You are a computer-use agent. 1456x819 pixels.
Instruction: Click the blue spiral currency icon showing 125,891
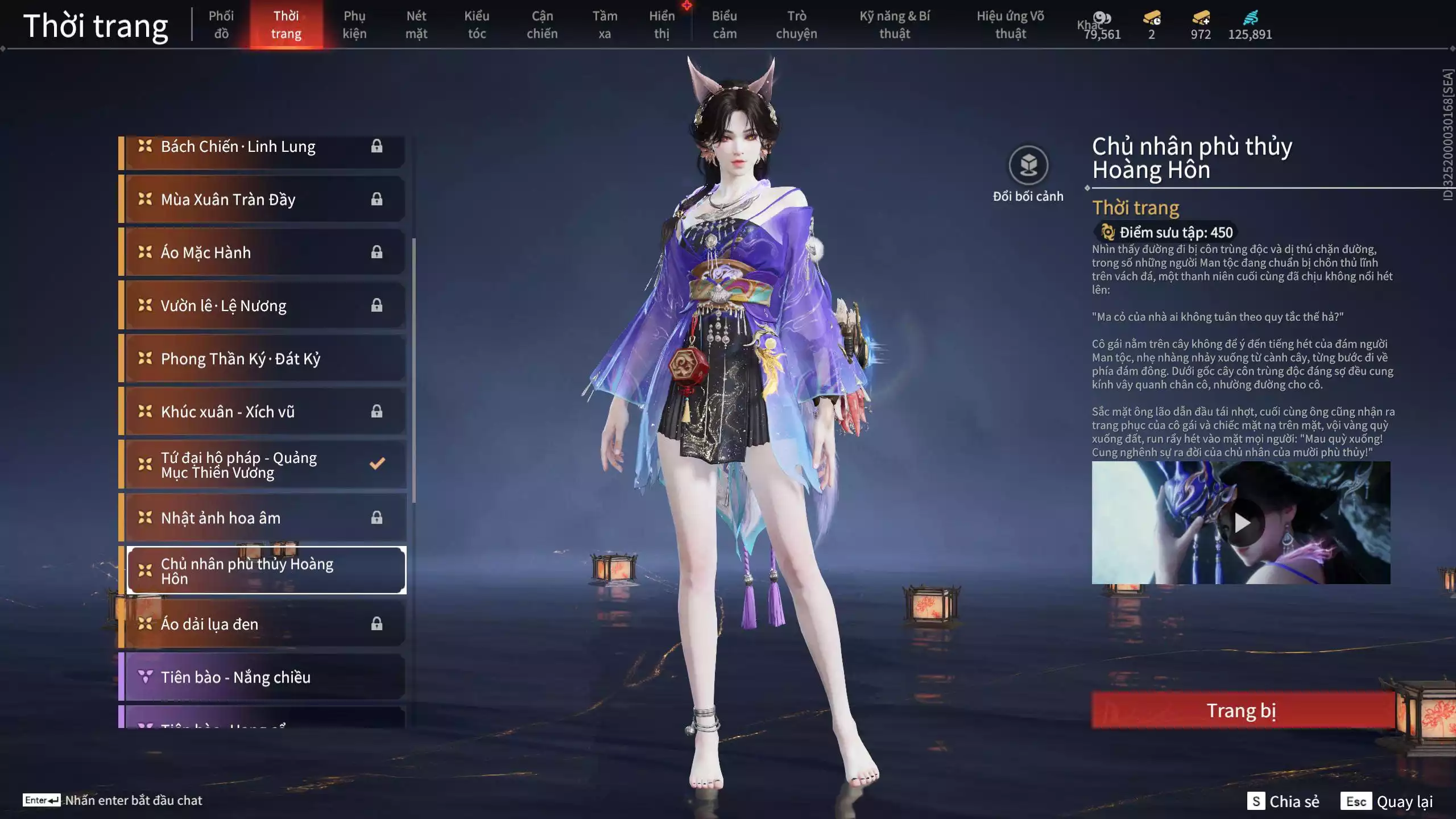click(x=1251, y=17)
